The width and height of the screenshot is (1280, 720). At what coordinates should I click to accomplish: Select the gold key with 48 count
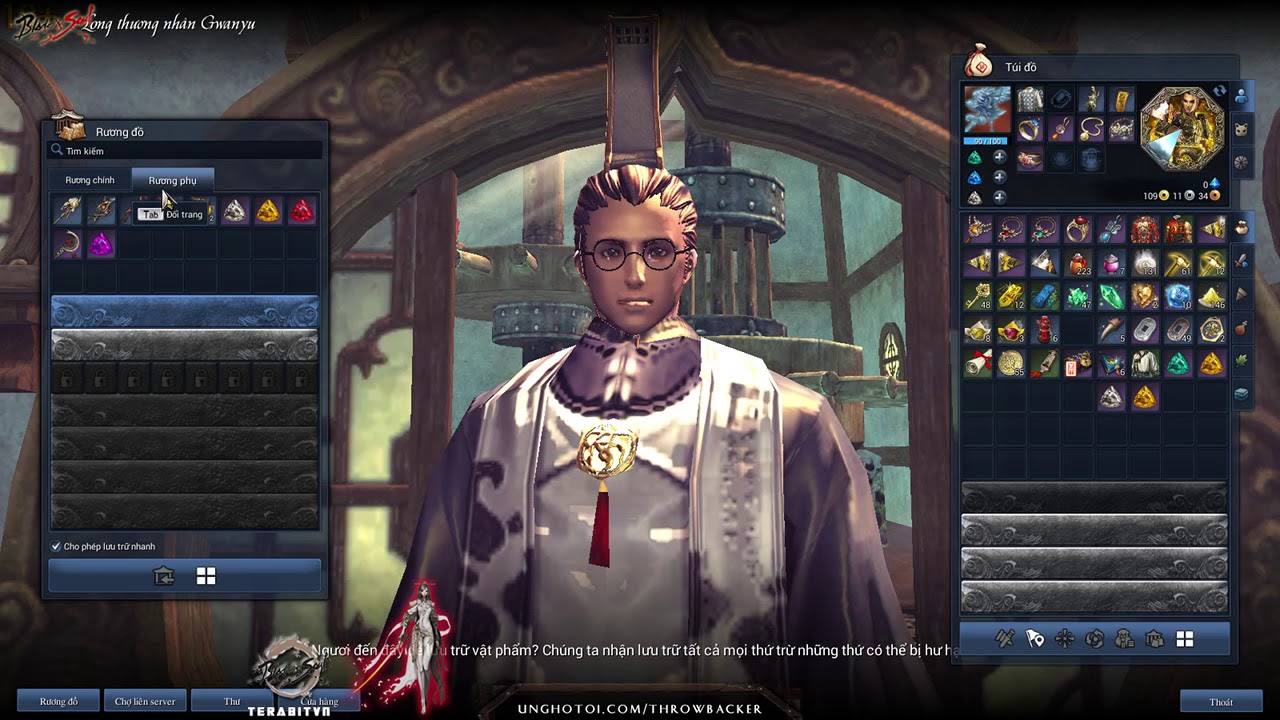pyautogui.click(x=978, y=297)
